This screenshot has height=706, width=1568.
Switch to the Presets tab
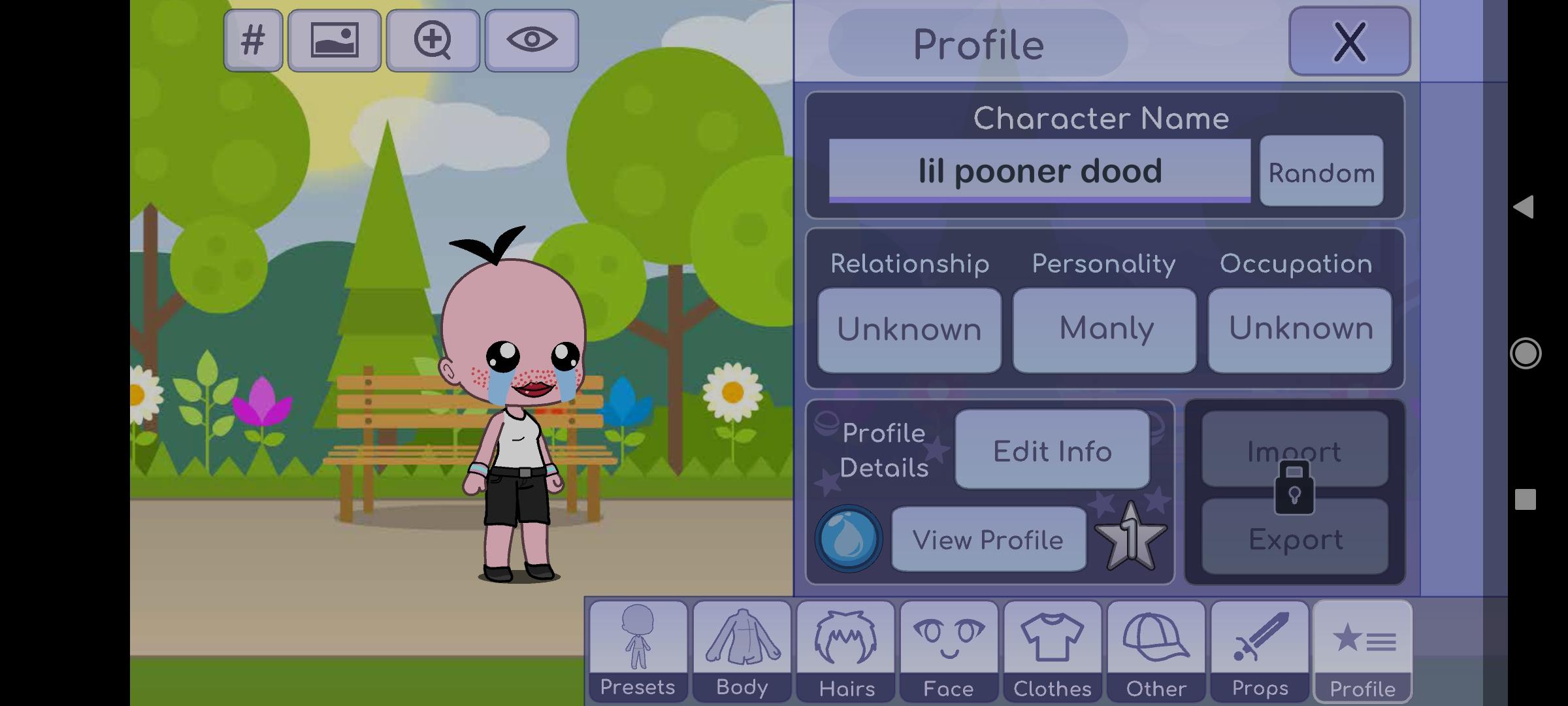638,650
